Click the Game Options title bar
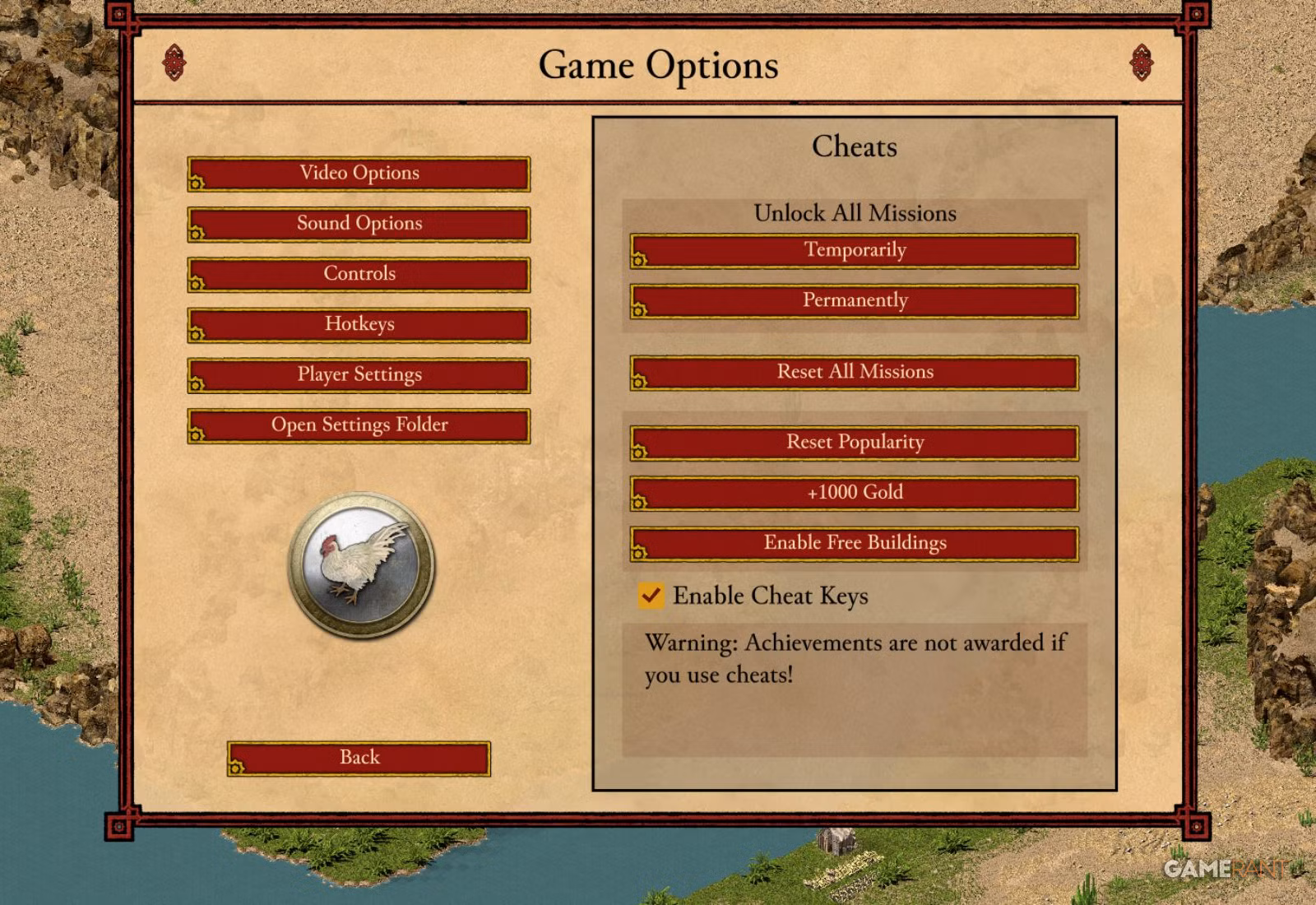This screenshot has width=1316, height=905. [658, 66]
